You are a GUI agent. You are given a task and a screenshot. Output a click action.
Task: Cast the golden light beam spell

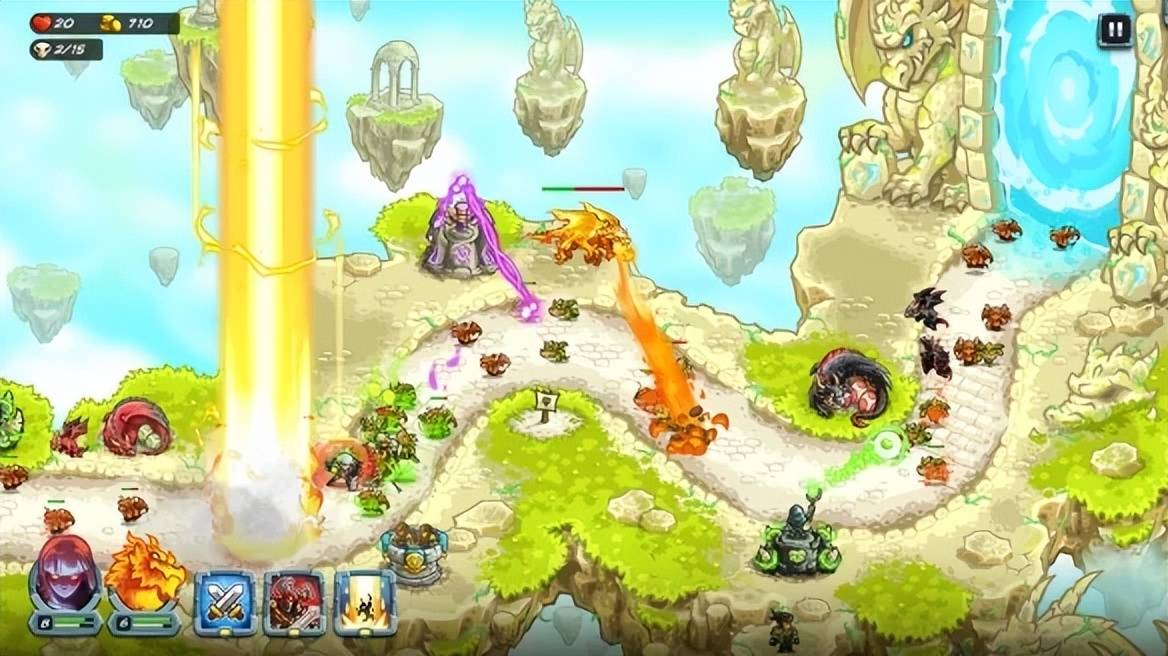365,603
